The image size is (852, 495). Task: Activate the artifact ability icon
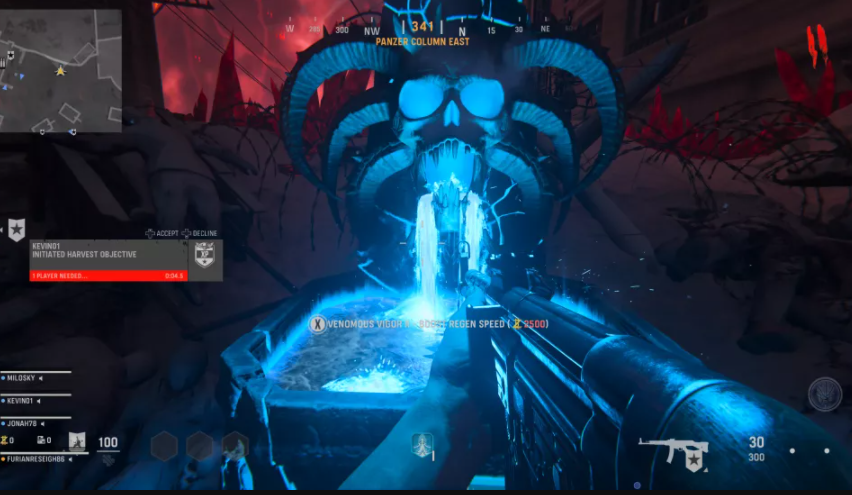click(77, 441)
